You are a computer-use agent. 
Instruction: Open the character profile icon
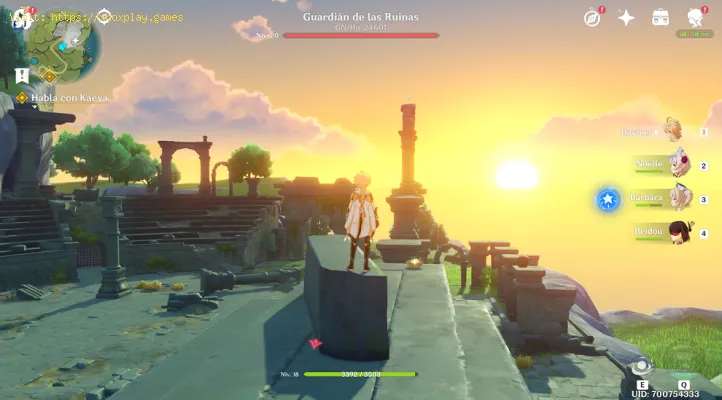click(x=695, y=18)
